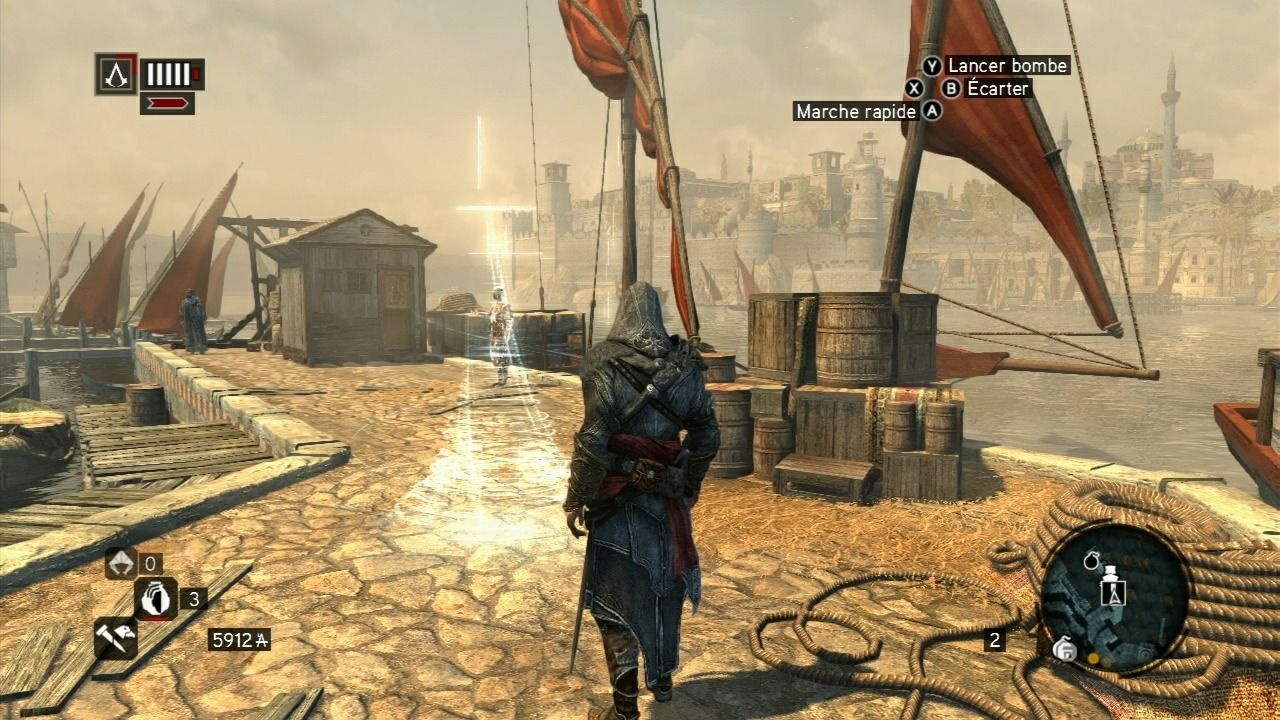Select the Écarter action label

(x=996, y=89)
